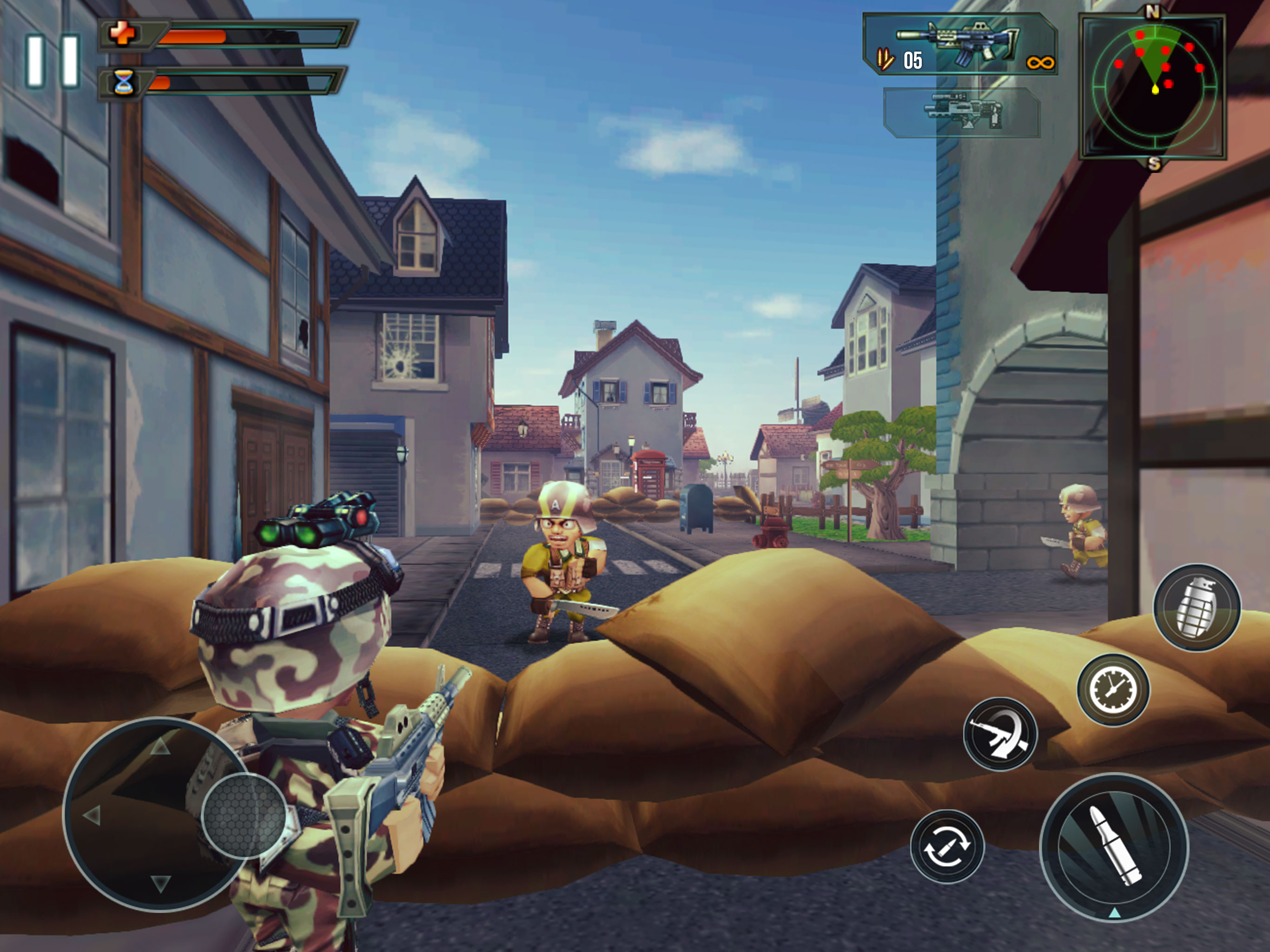The image size is (1270, 952).
Task: Tap the virtual movement joystick knob
Action: point(245,815)
